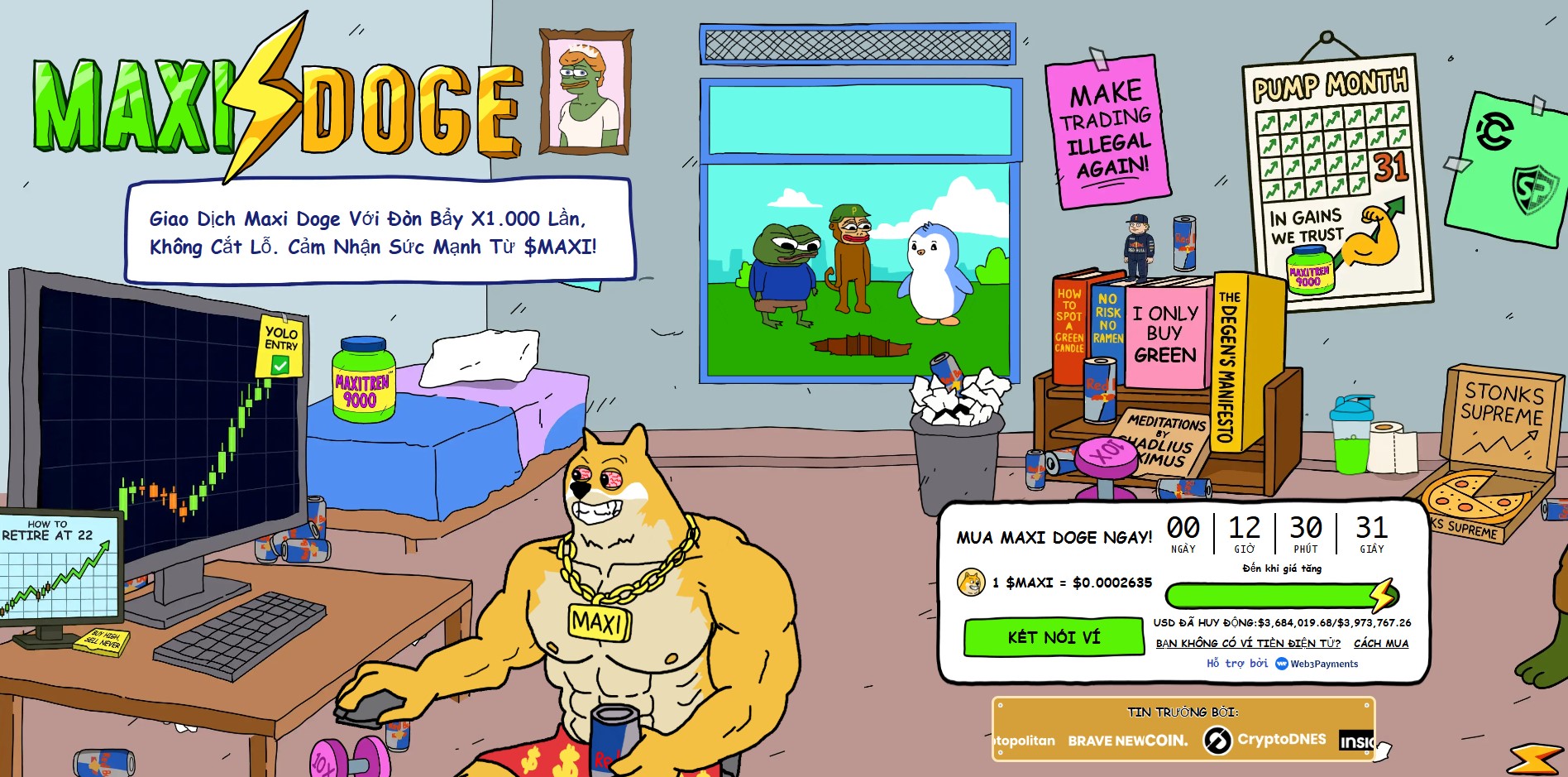
Task: Select the Web3Payments logo icon
Action: coord(1280,664)
